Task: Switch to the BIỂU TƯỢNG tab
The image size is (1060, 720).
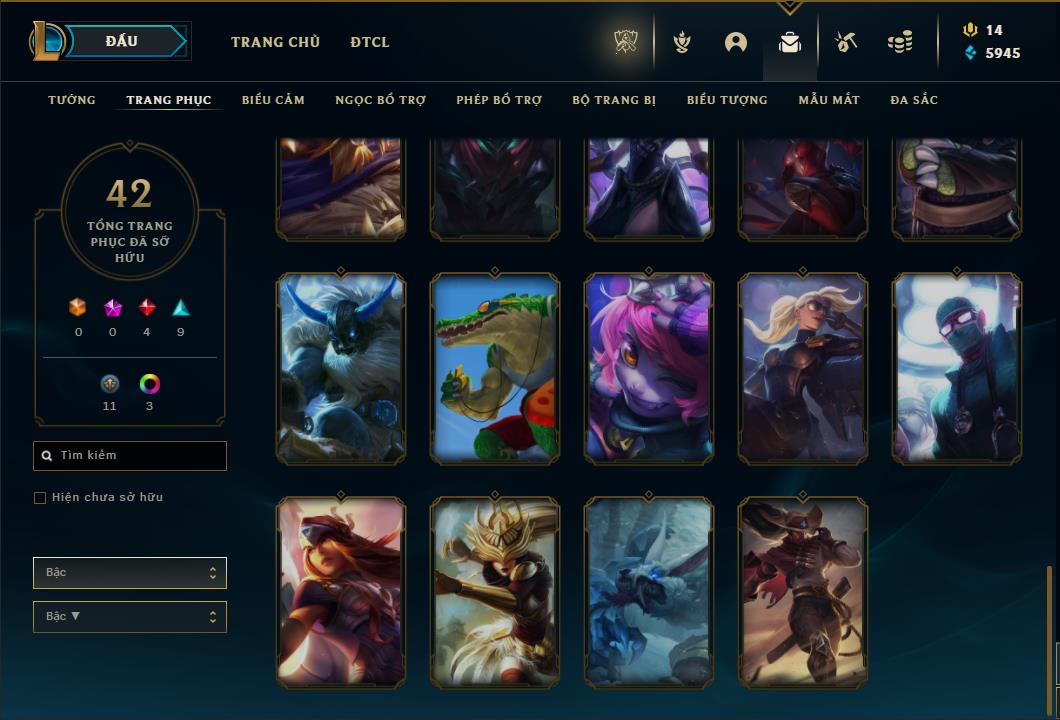Action: click(x=727, y=100)
